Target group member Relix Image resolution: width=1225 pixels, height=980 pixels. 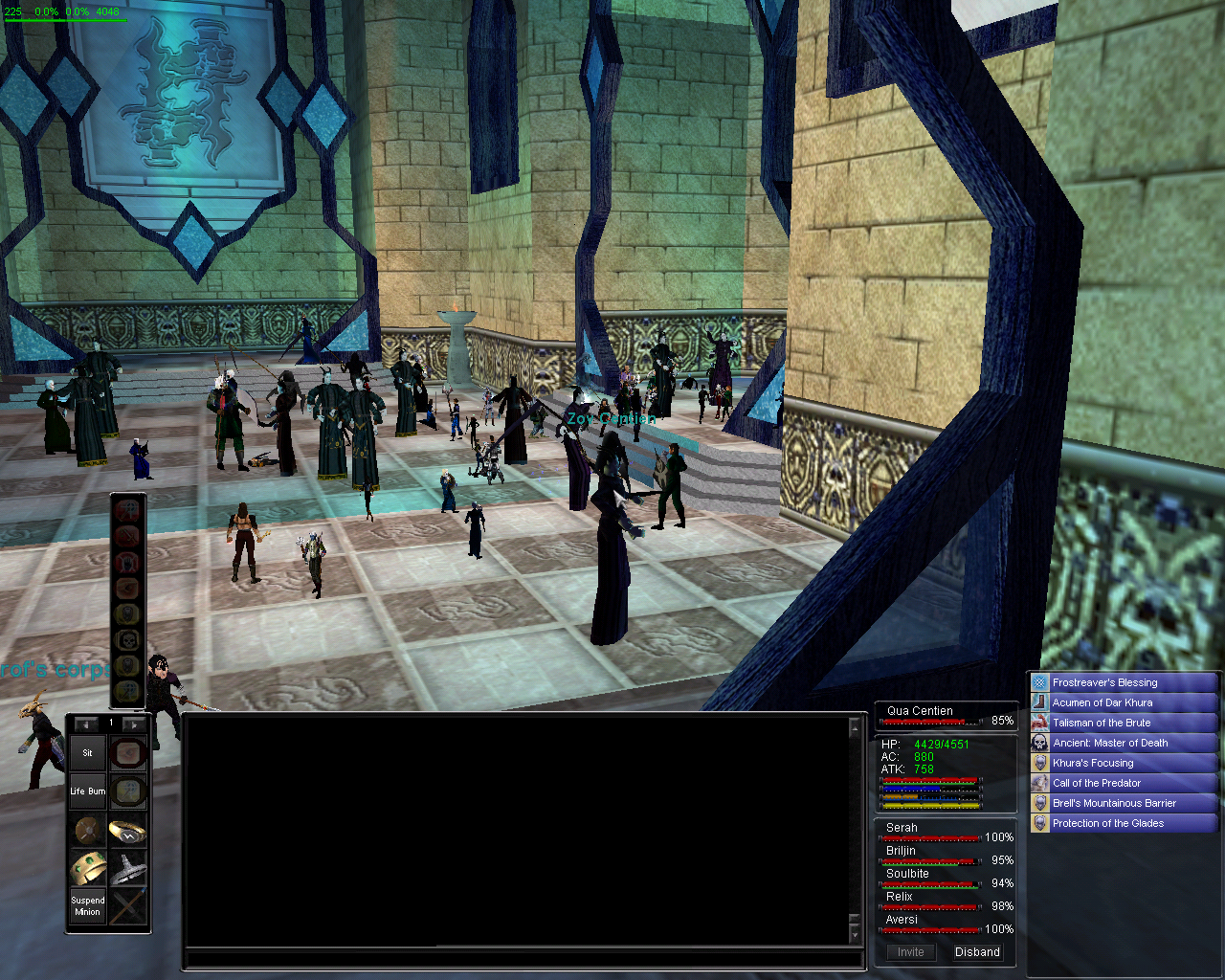click(900, 897)
